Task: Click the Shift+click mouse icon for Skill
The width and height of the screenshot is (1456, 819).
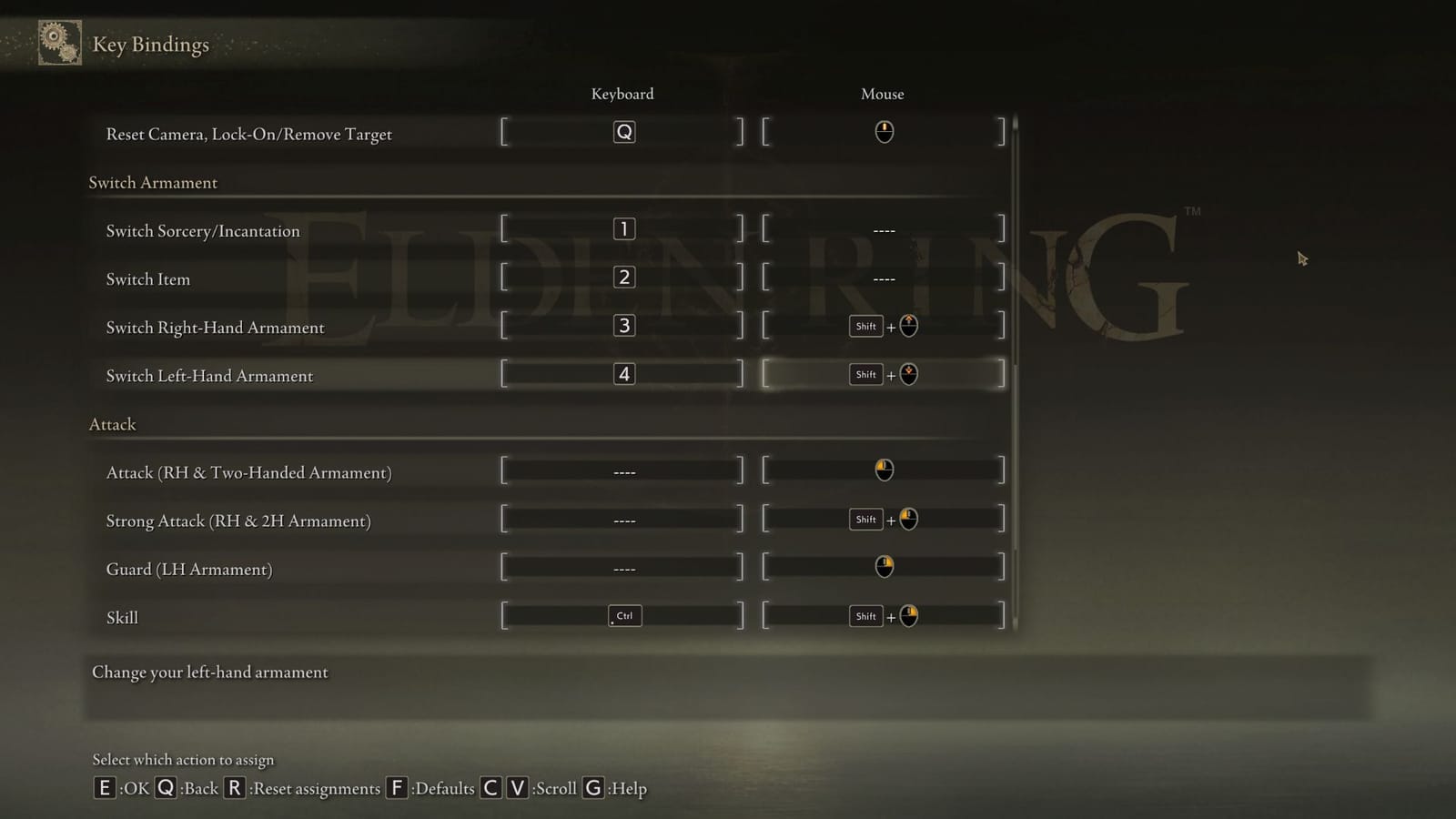Action: coord(883,615)
